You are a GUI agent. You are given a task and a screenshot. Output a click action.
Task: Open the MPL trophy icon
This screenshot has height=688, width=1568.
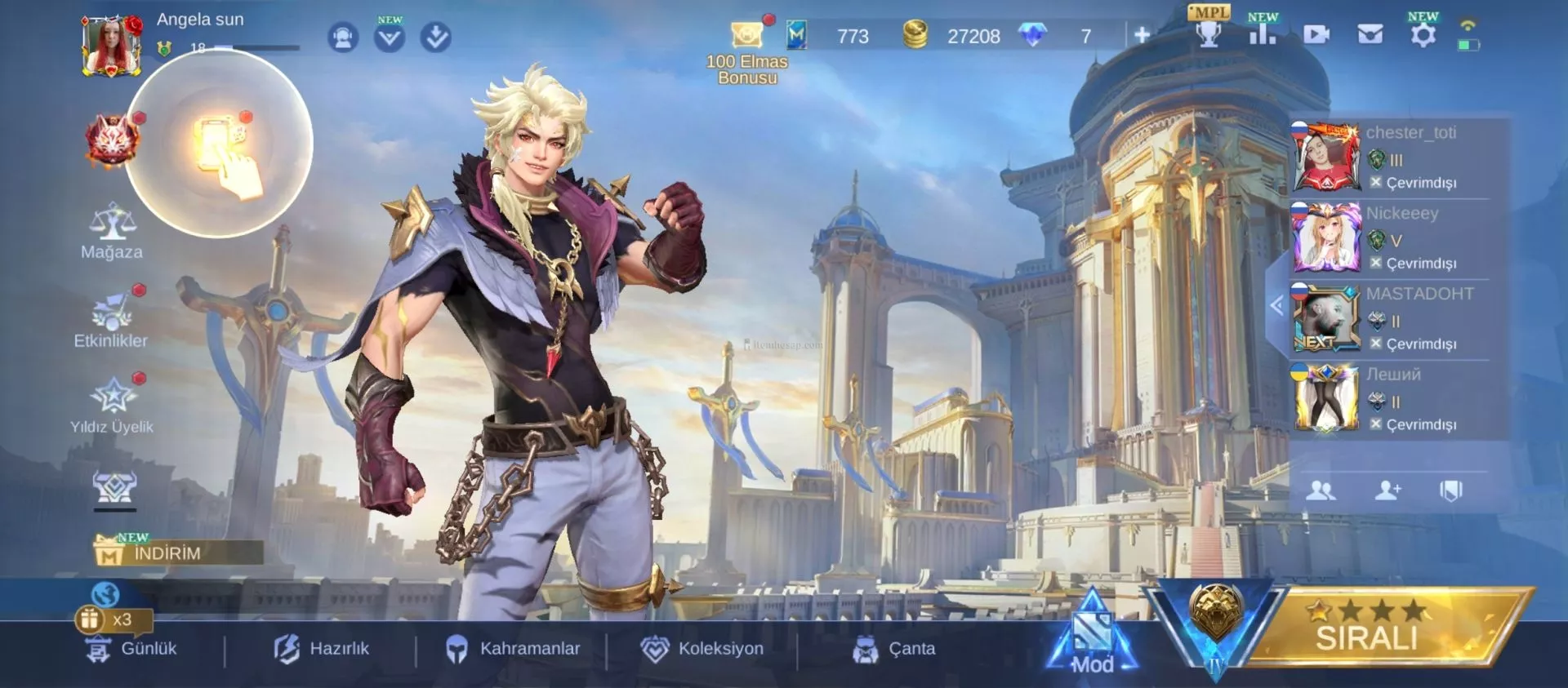tap(1209, 31)
